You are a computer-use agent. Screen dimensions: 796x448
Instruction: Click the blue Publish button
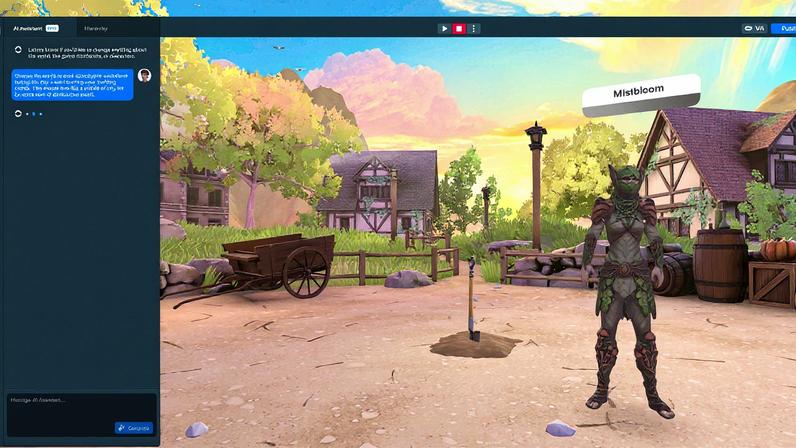click(786, 28)
